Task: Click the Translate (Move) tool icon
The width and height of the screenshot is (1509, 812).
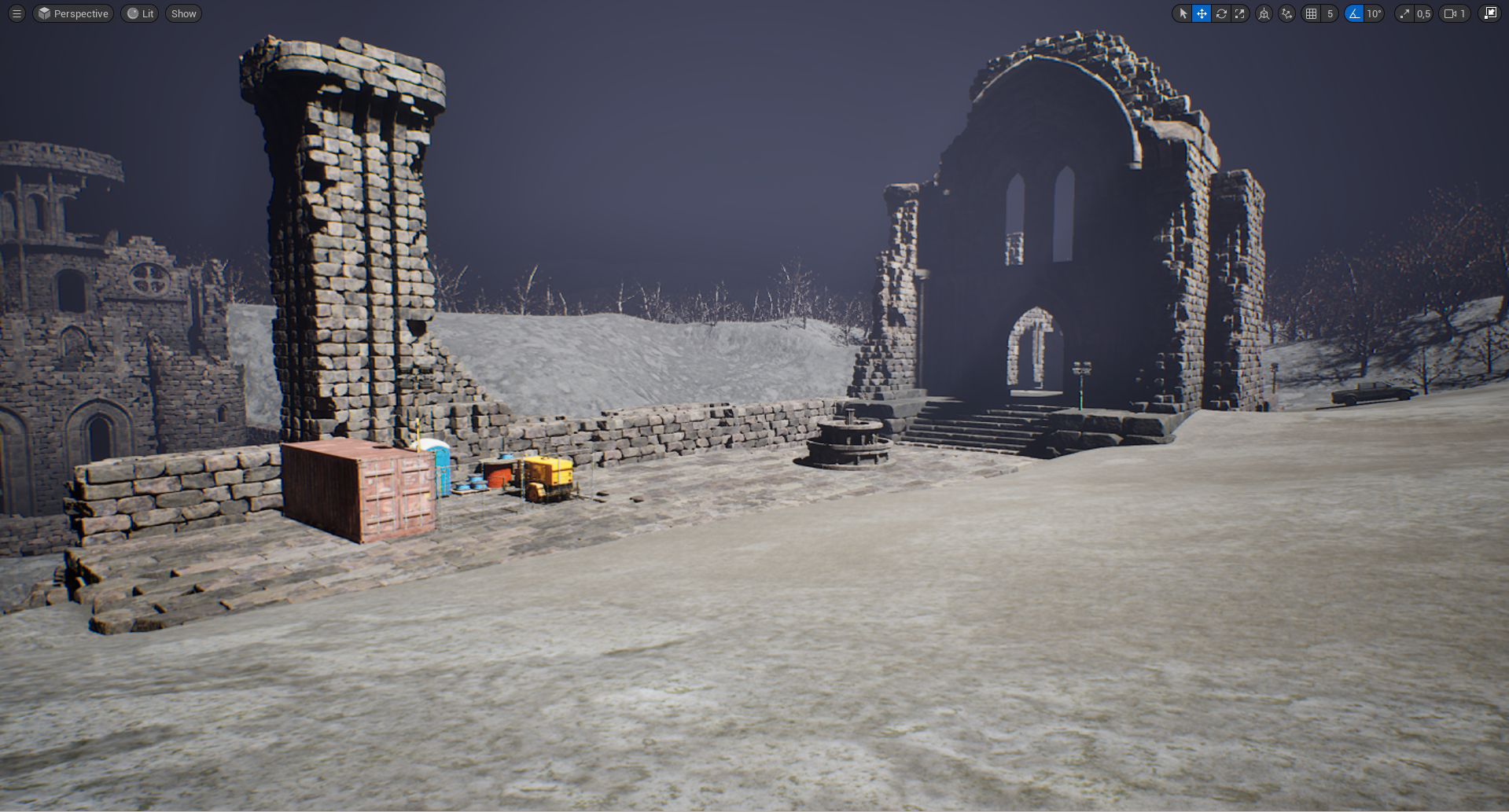Action: pos(1201,13)
